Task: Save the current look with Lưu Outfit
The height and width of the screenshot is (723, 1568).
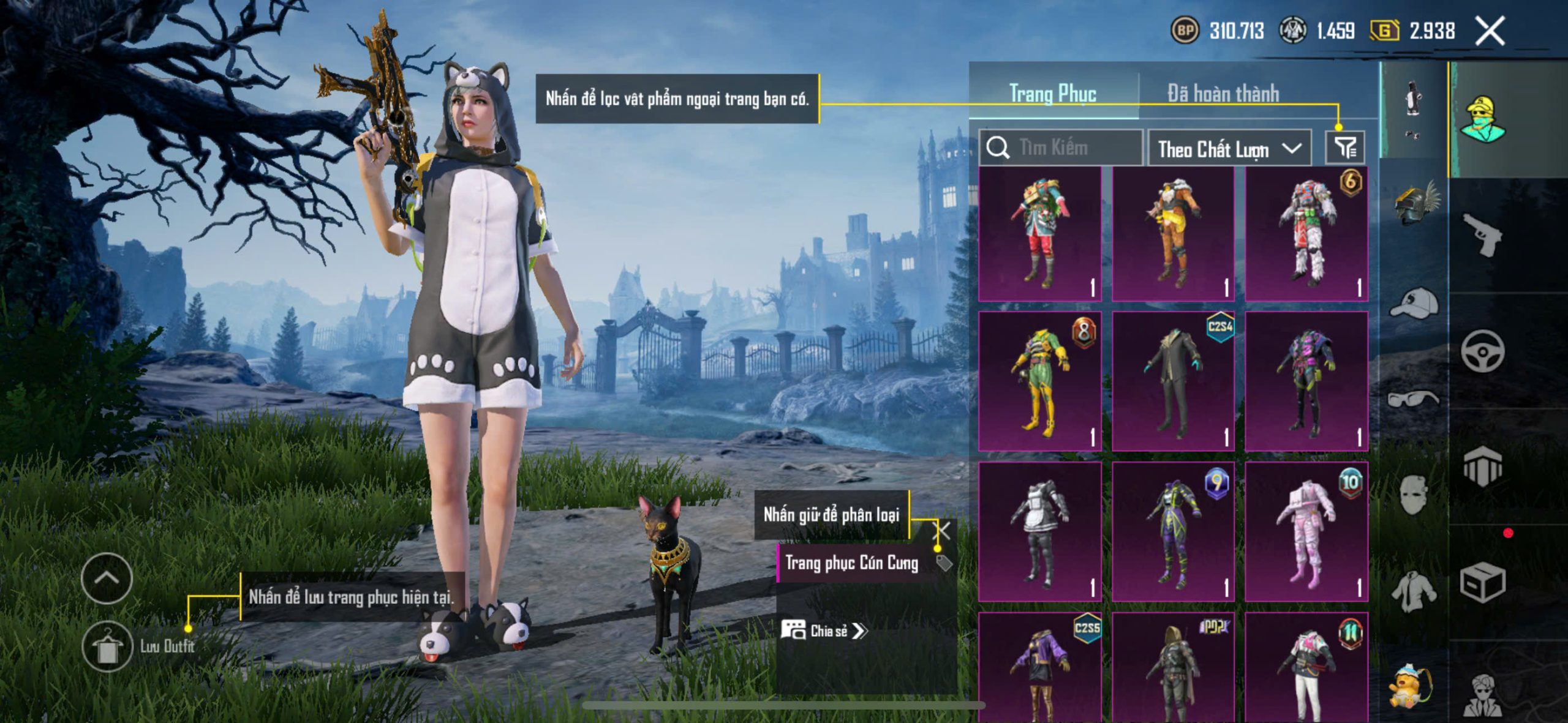Action: pos(108,646)
